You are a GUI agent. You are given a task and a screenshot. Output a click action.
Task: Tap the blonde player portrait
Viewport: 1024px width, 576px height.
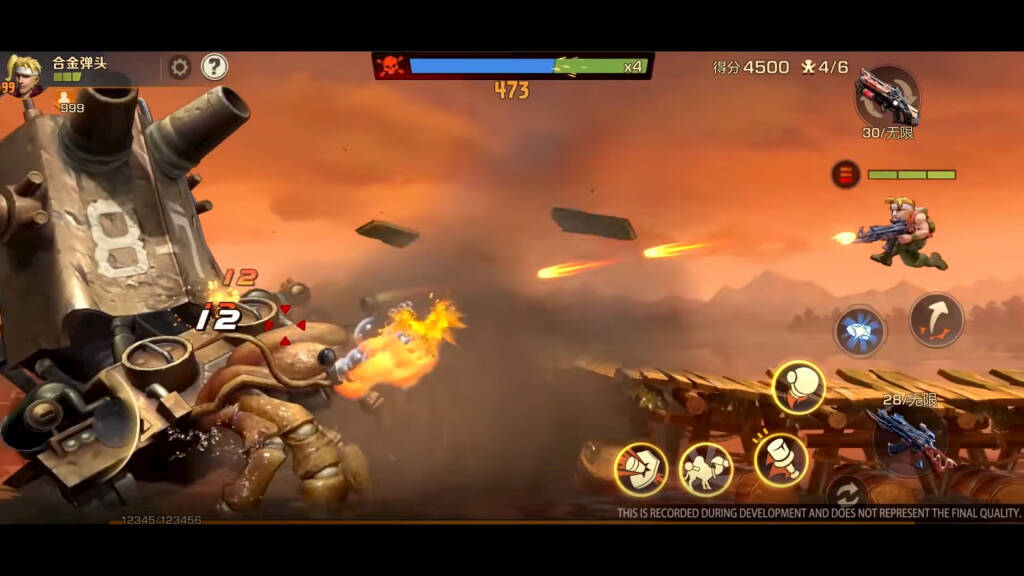(22, 73)
